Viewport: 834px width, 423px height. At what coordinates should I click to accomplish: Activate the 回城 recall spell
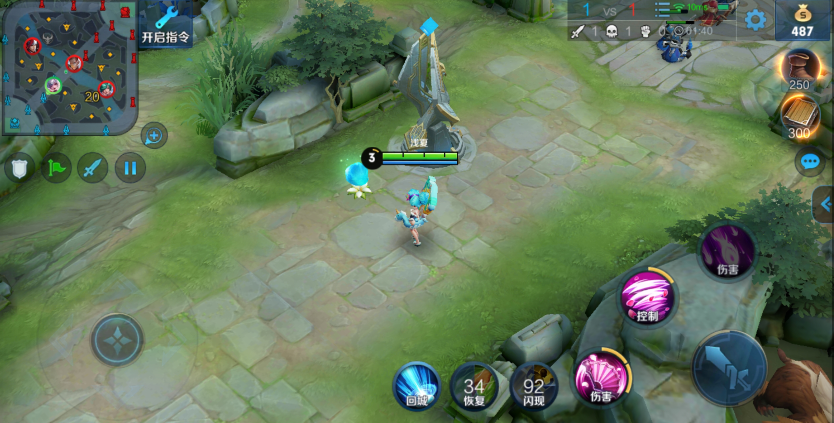tap(416, 385)
